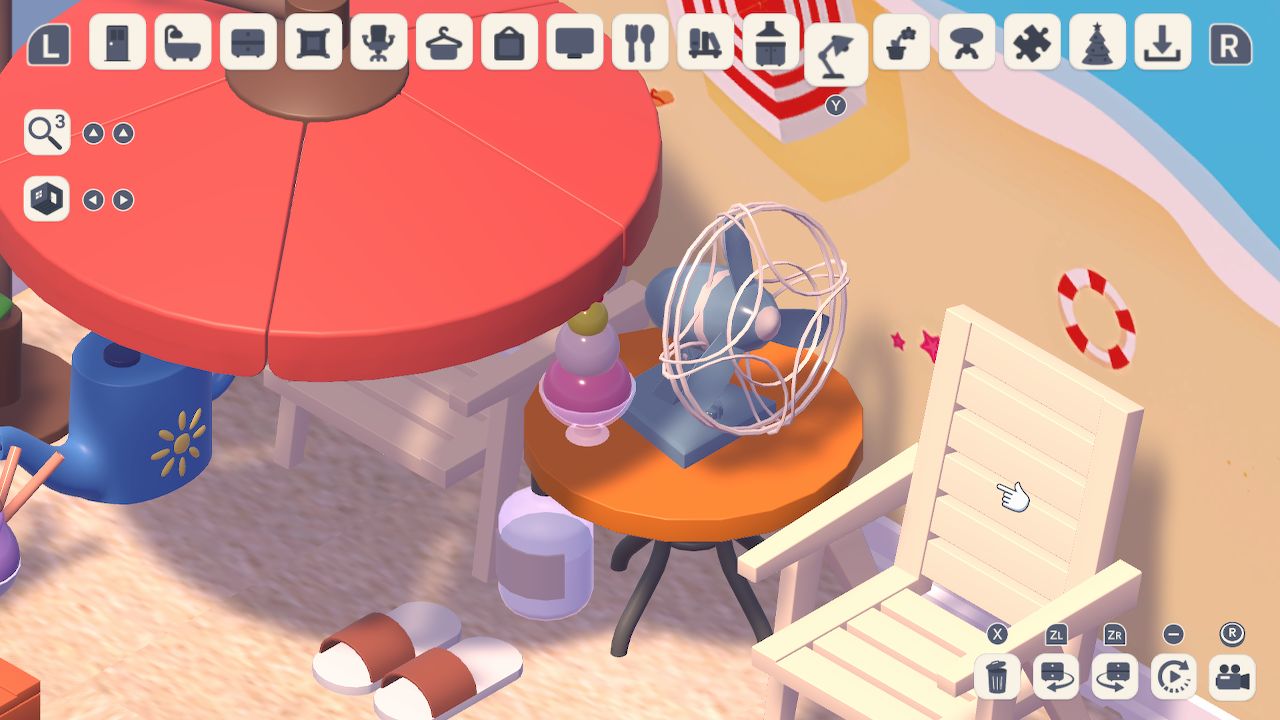Image resolution: width=1280 pixels, height=720 pixels.
Task: Open the wall frame category
Action: coord(310,44)
